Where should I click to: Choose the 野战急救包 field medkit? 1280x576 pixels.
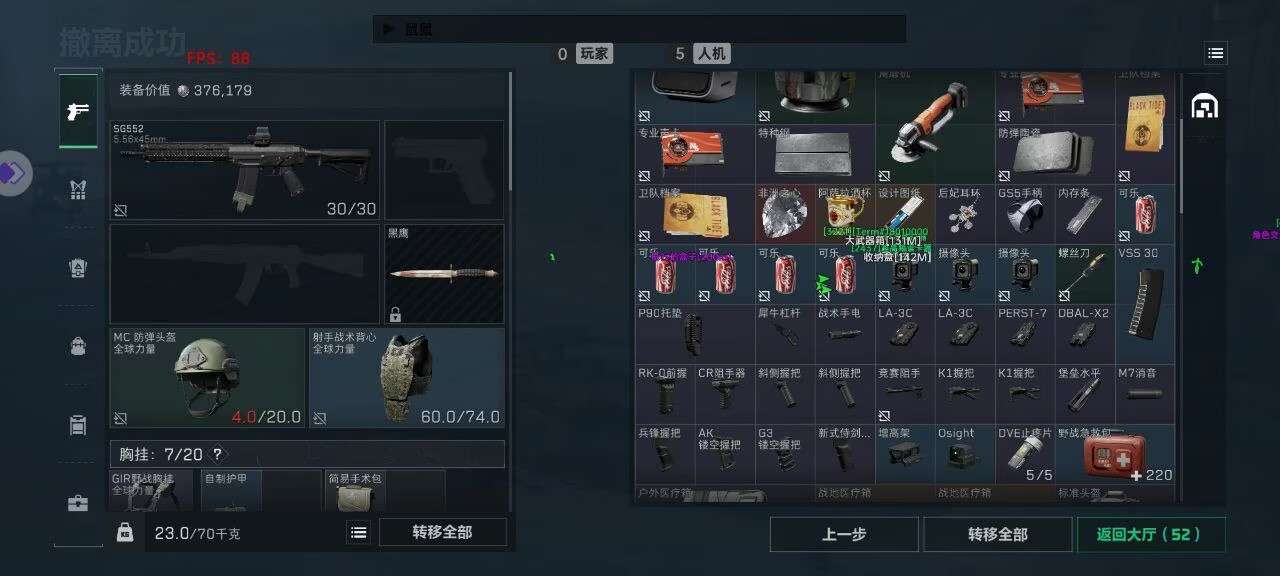coord(1114,455)
